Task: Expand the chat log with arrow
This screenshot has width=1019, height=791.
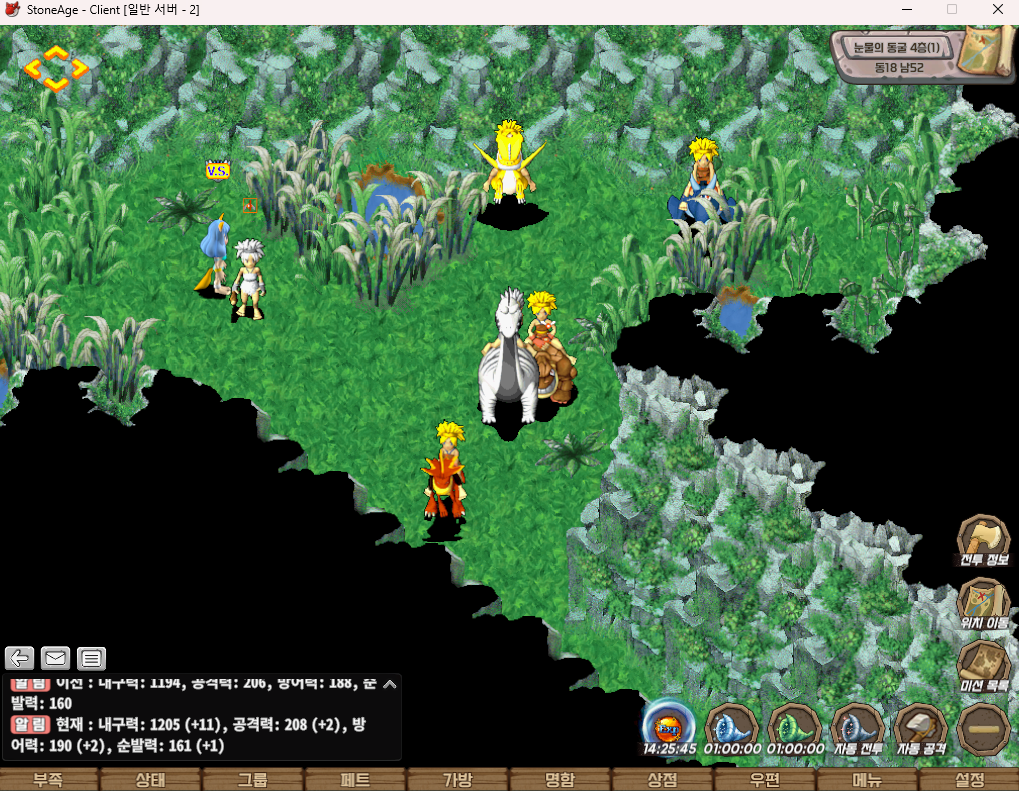Action: pos(390,685)
